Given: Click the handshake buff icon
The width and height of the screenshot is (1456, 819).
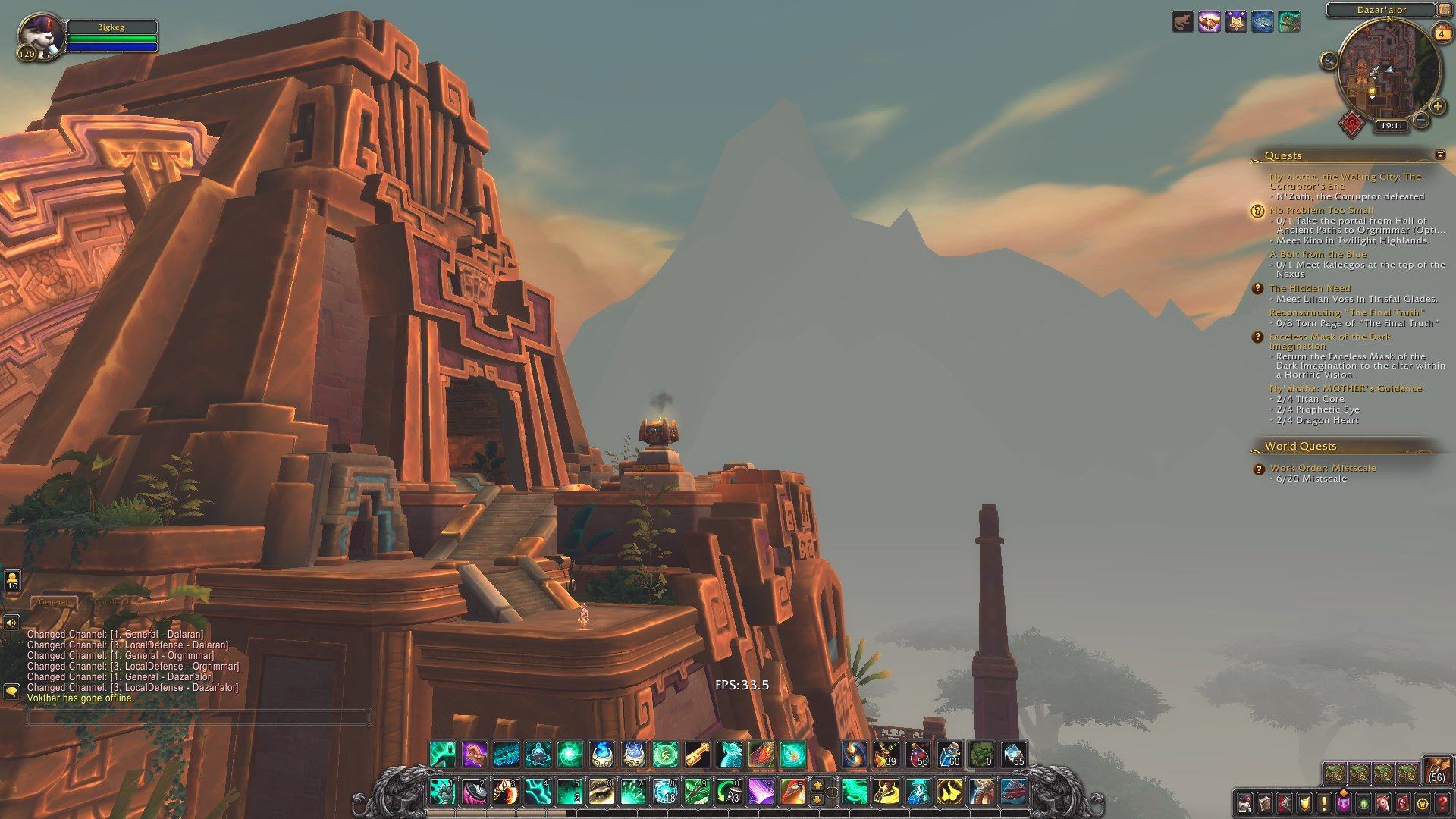Looking at the screenshot, I should [1209, 22].
